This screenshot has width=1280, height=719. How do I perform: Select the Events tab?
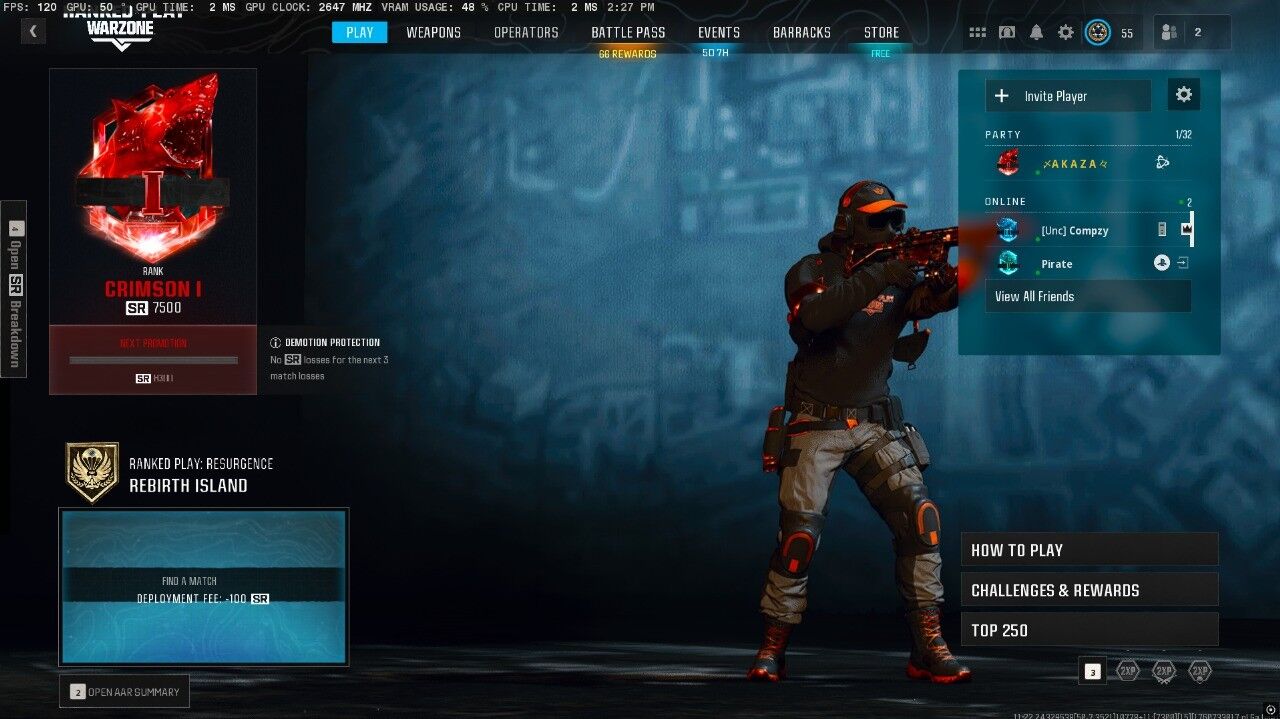(x=719, y=32)
